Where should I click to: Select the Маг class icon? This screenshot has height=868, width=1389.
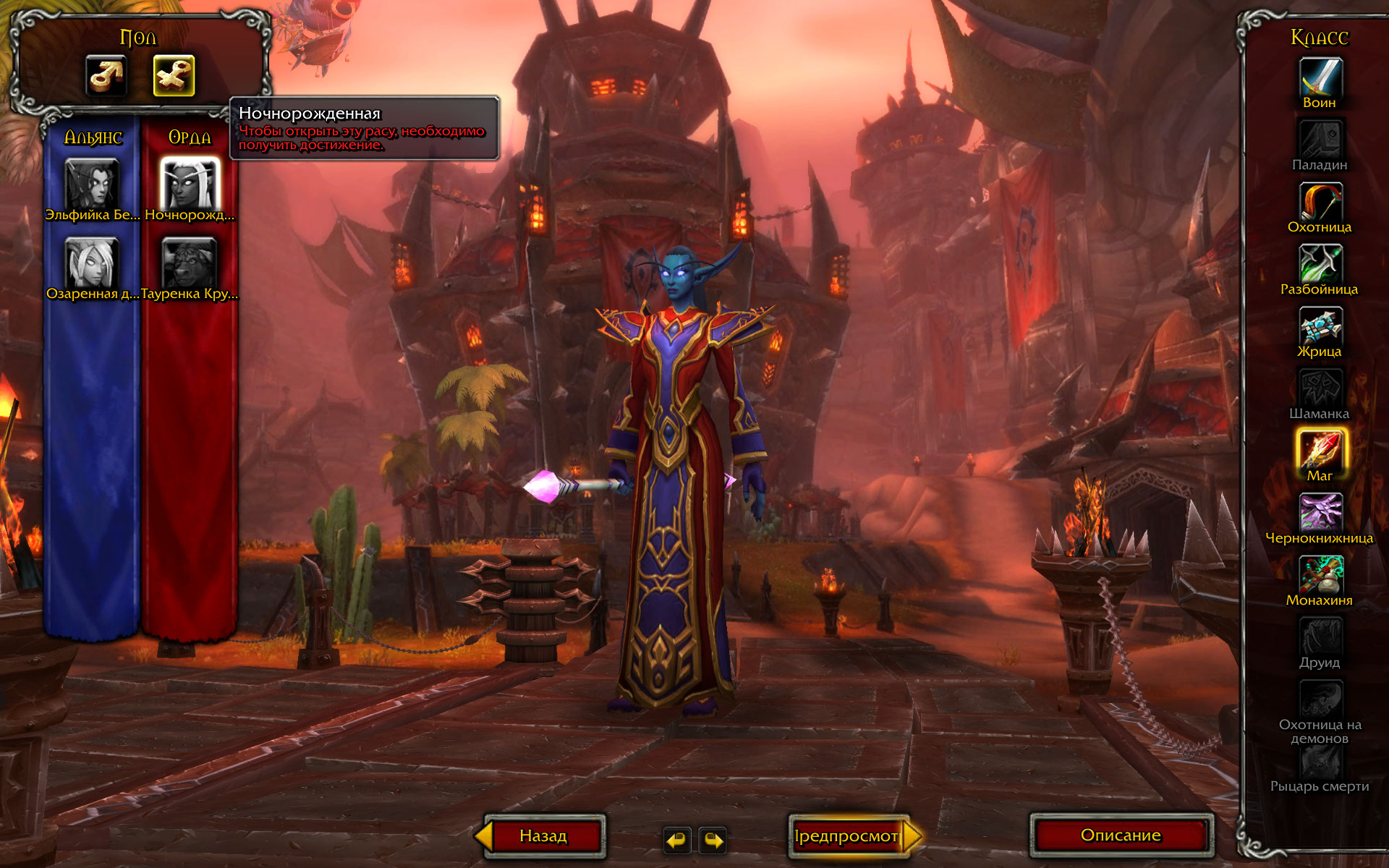tap(1320, 450)
